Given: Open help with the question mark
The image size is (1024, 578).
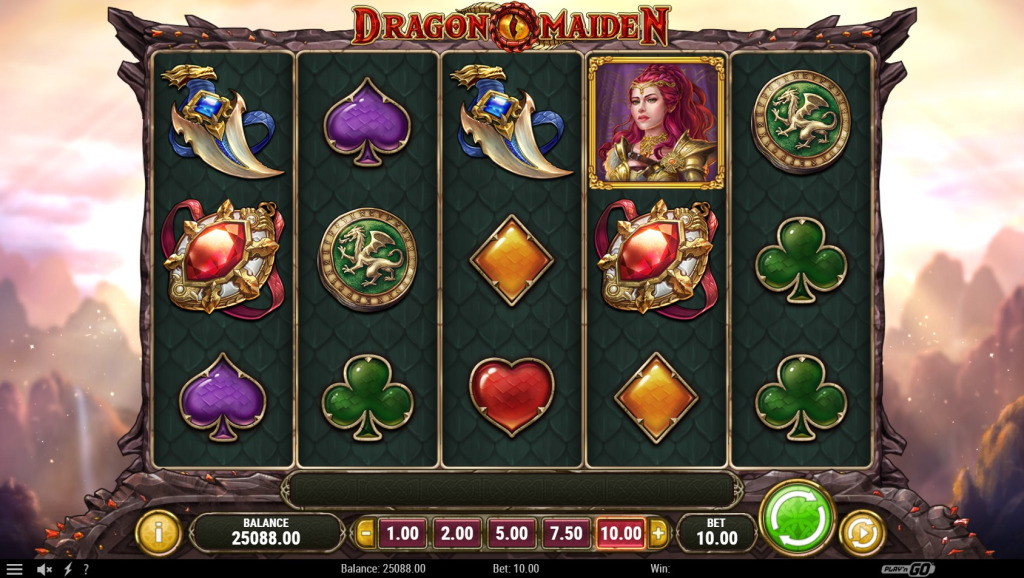Looking at the screenshot, I should [x=85, y=569].
